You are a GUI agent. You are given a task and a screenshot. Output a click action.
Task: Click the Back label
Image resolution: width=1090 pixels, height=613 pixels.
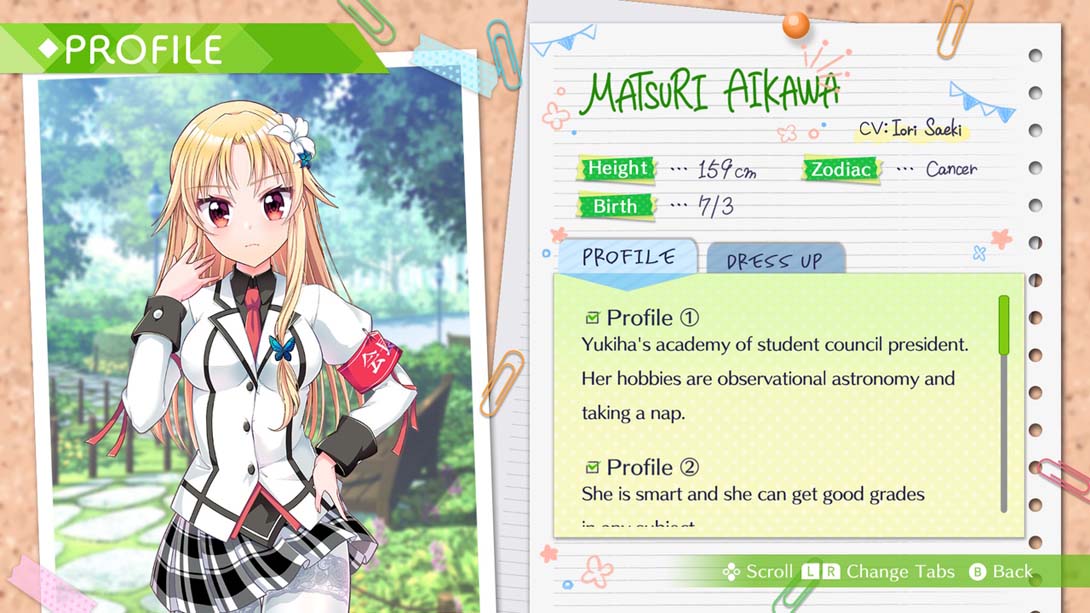click(x=1012, y=572)
